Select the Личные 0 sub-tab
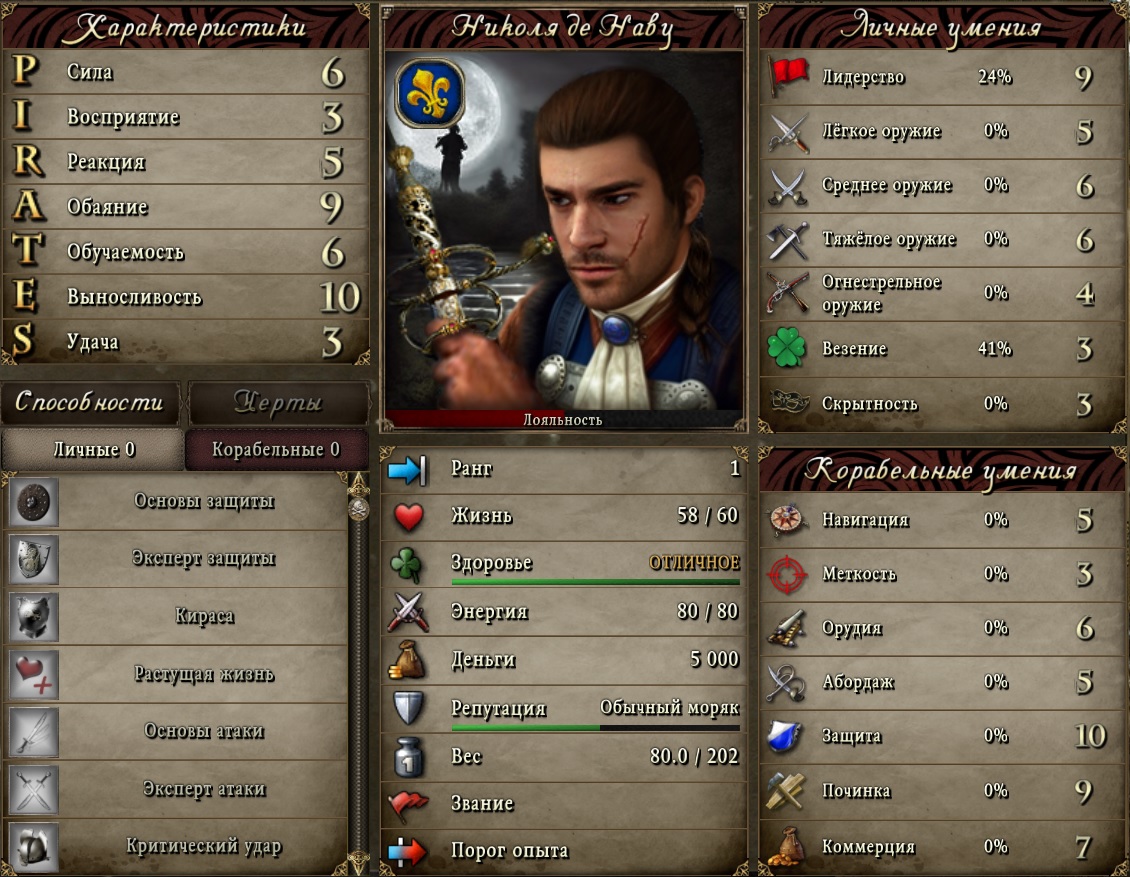 [93, 450]
